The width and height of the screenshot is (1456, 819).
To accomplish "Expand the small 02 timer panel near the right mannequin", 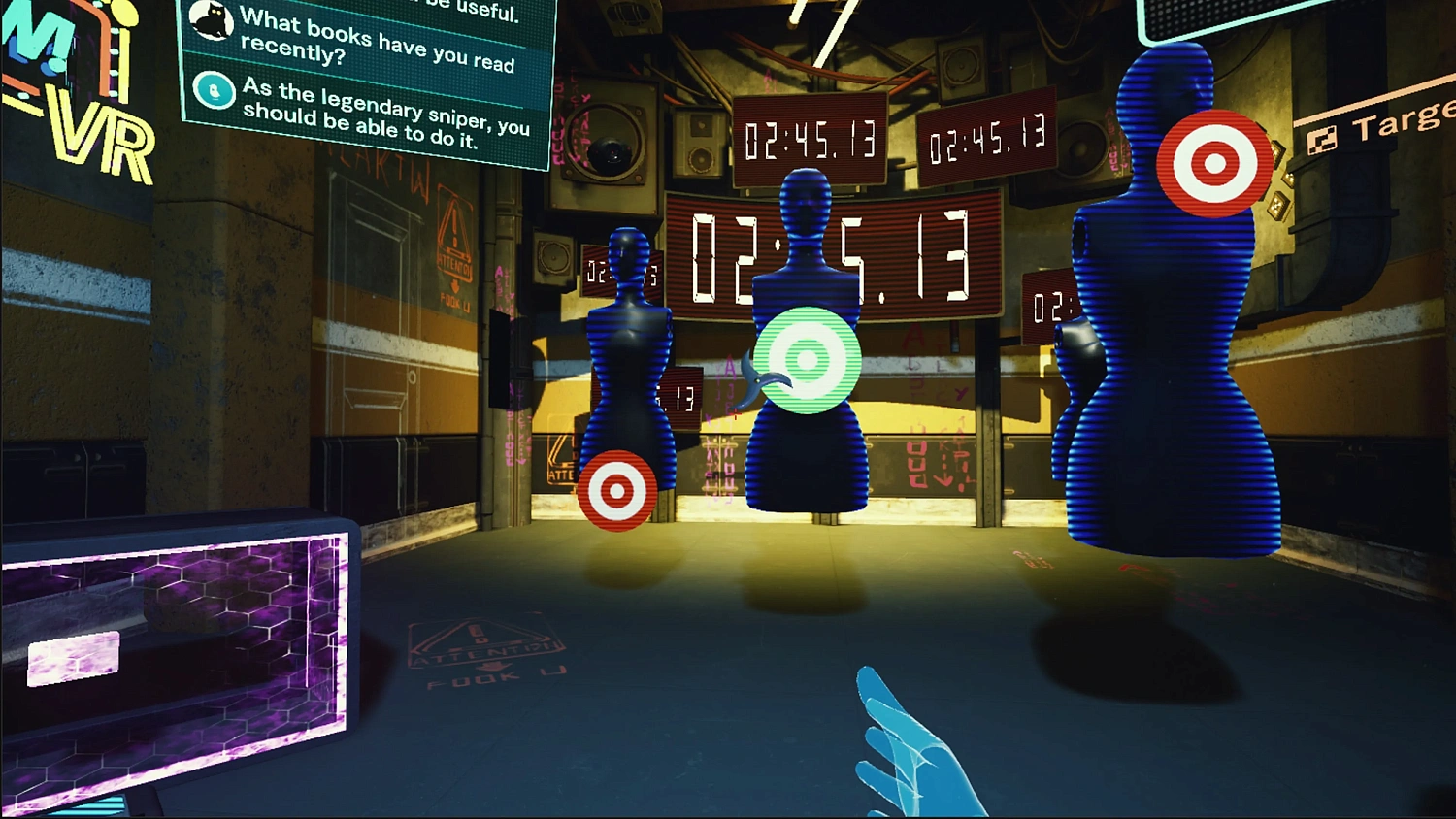I will click(x=1048, y=307).
